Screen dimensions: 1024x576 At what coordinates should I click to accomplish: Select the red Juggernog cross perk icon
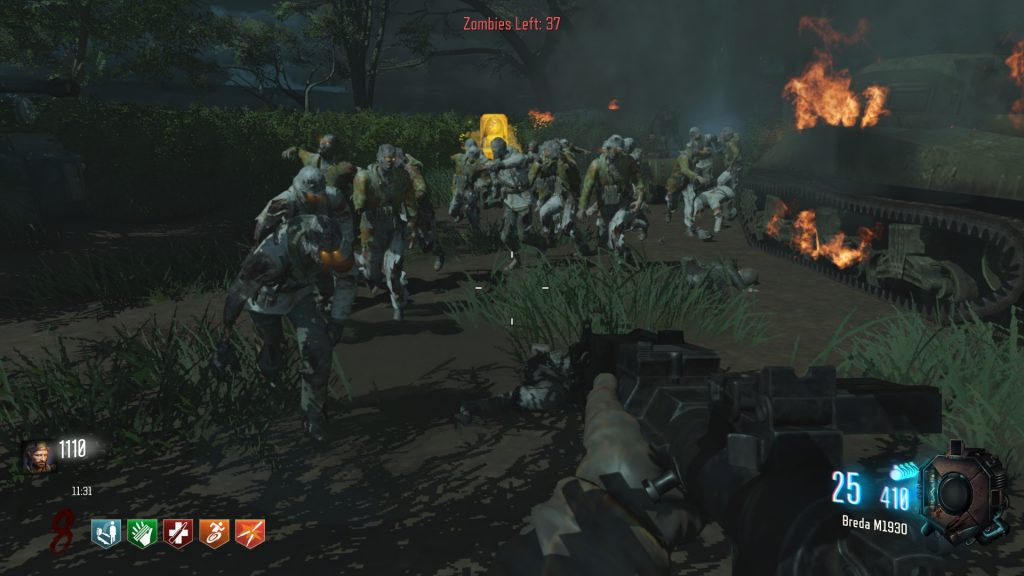[x=178, y=532]
